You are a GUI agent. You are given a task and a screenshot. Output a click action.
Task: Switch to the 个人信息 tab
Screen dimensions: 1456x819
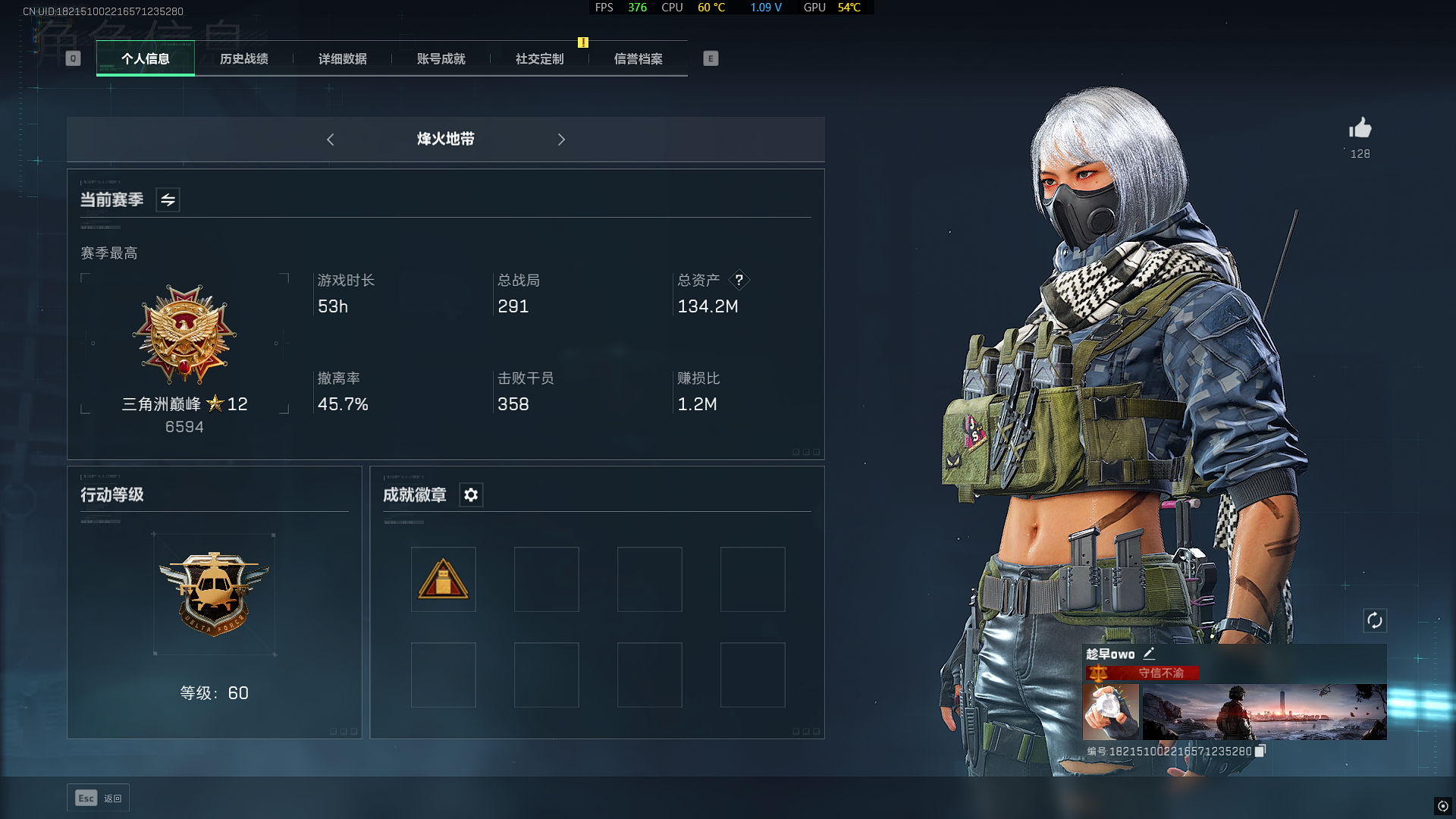click(146, 58)
